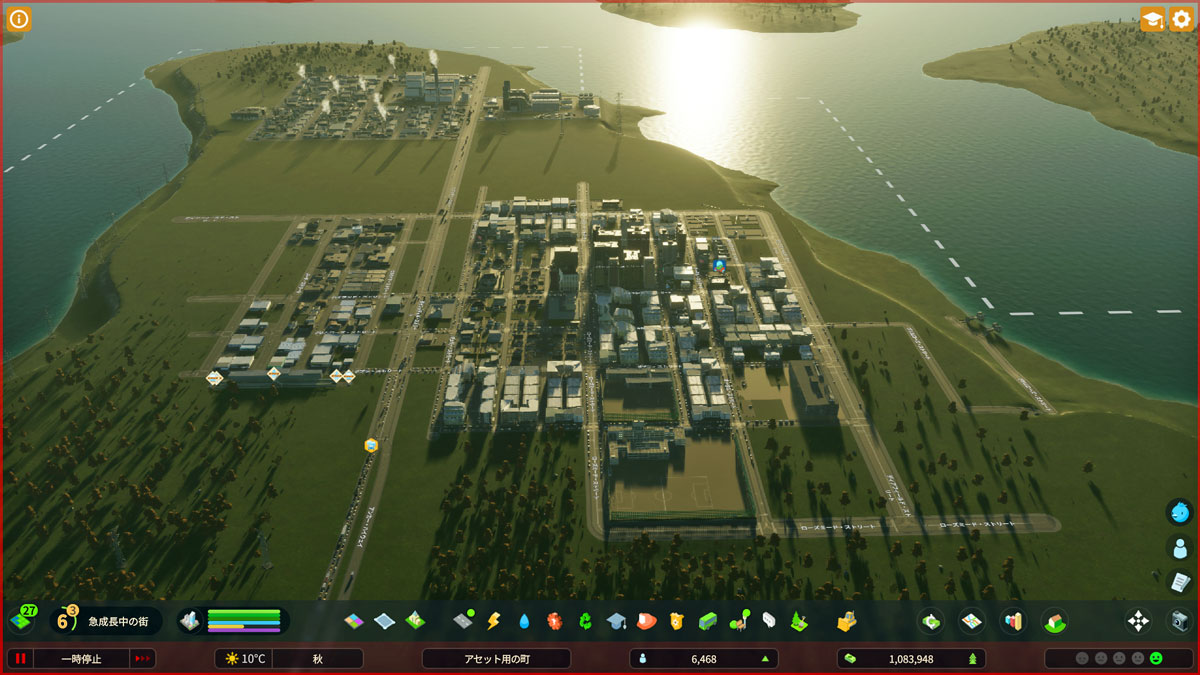Open the green bus transportation menu
This screenshot has width=1200, height=675.
pos(708,621)
